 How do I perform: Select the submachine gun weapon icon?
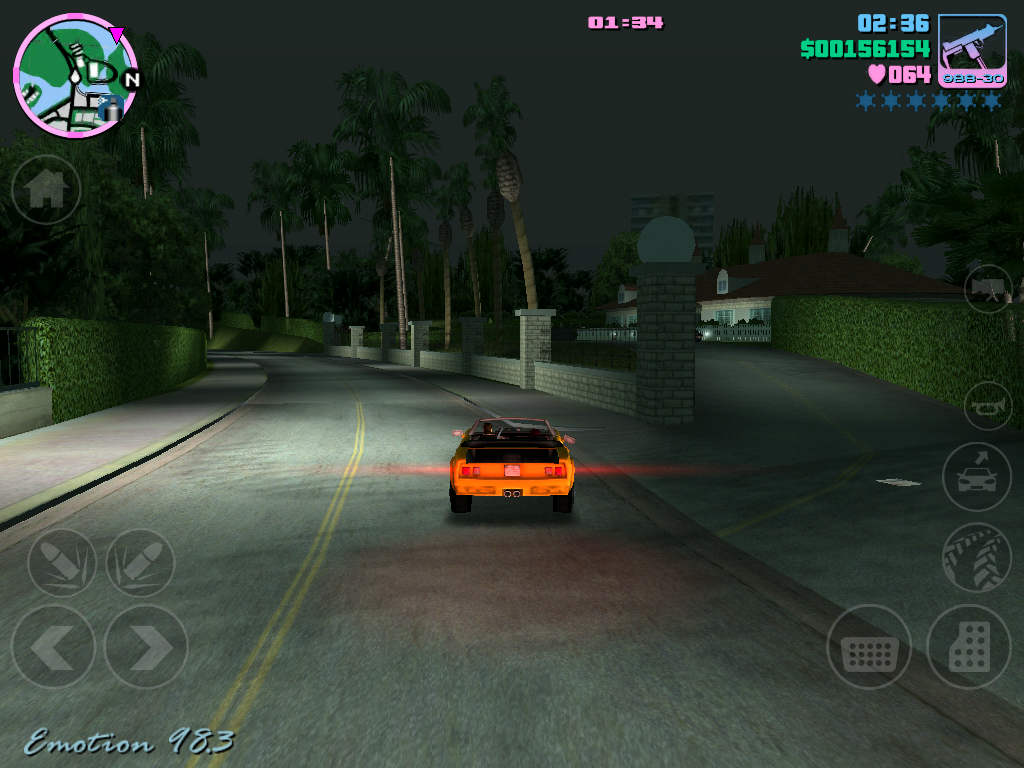click(972, 51)
